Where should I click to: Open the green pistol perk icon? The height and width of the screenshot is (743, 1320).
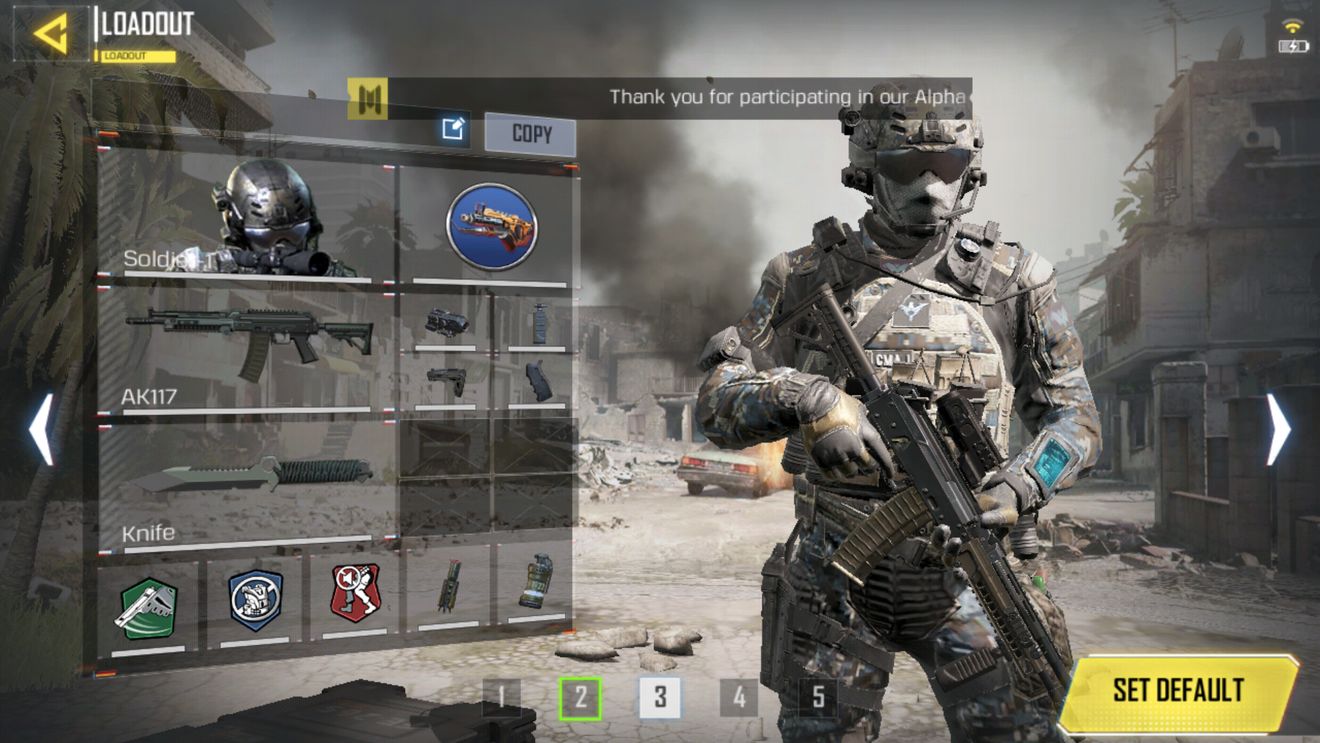tap(148, 605)
